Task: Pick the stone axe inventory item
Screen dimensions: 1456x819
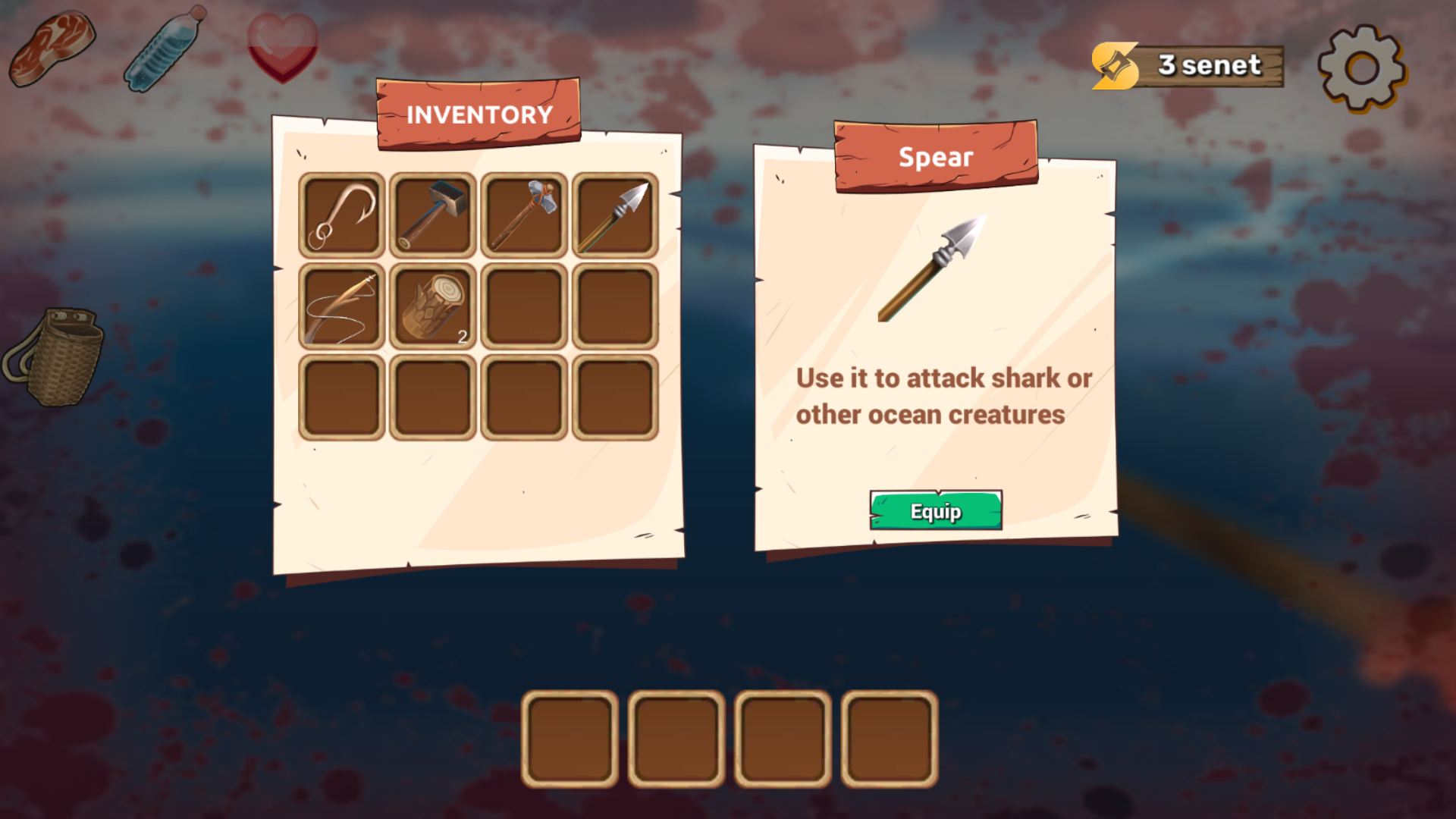Action: pos(523,215)
